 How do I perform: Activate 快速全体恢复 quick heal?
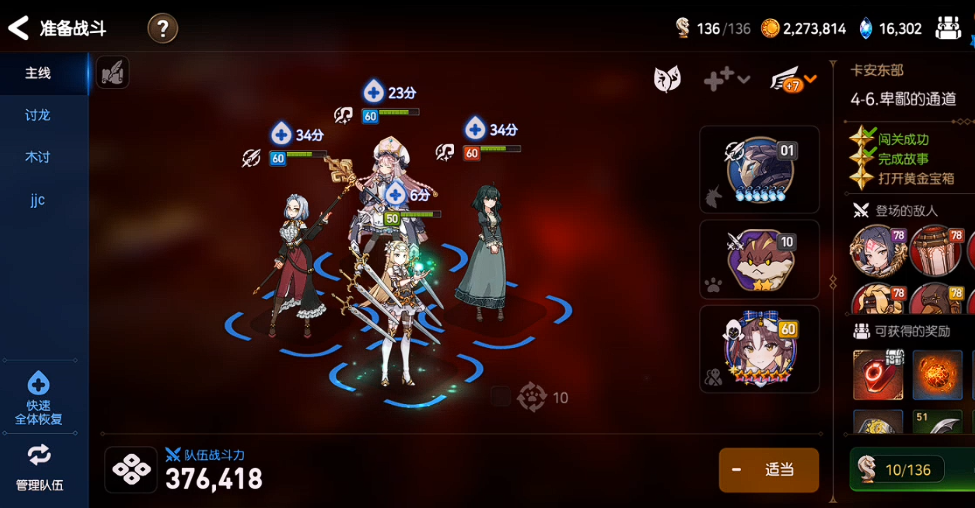click(x=39, y=398)
